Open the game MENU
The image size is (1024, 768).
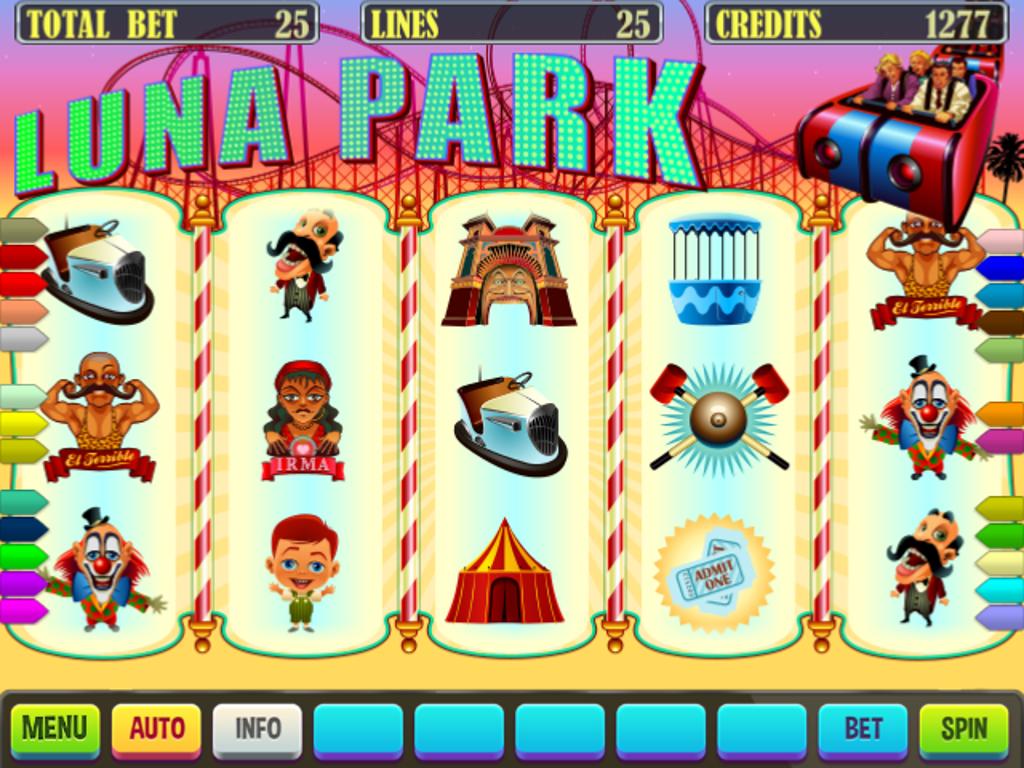tap(55, 730)
